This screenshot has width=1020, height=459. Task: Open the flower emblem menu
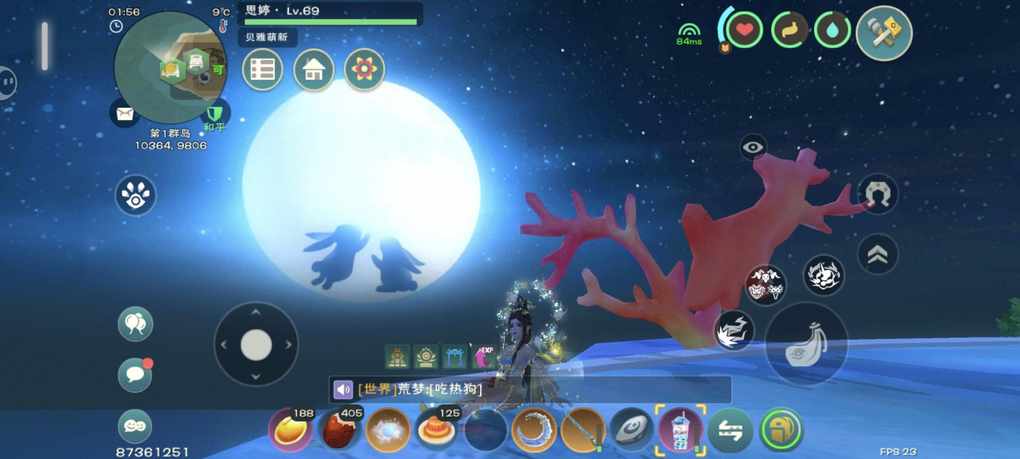365,69
